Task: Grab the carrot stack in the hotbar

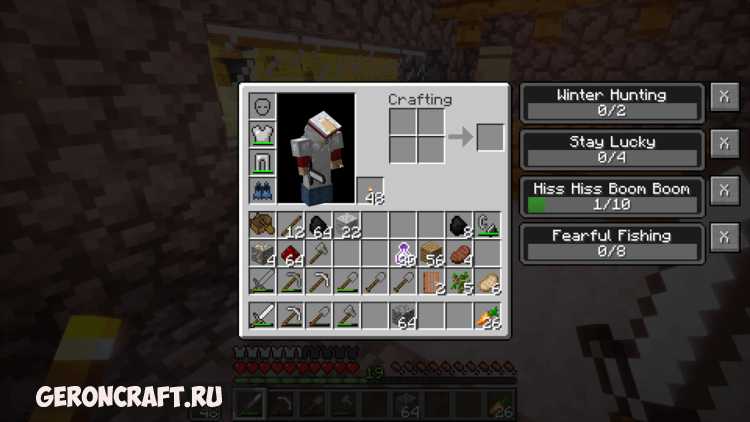Action: pos(489,316)
